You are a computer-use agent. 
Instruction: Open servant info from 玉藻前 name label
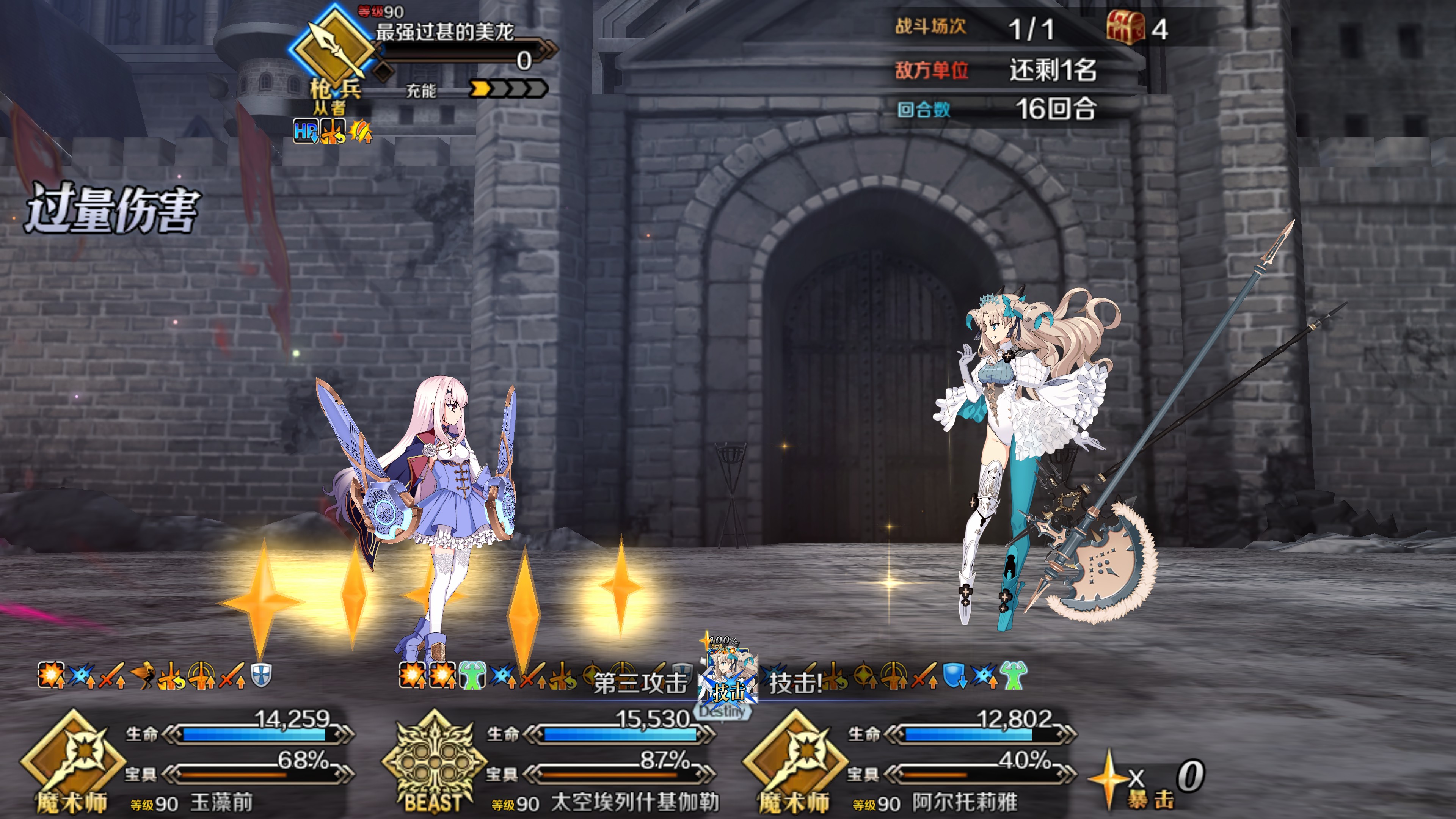point(221,803)
